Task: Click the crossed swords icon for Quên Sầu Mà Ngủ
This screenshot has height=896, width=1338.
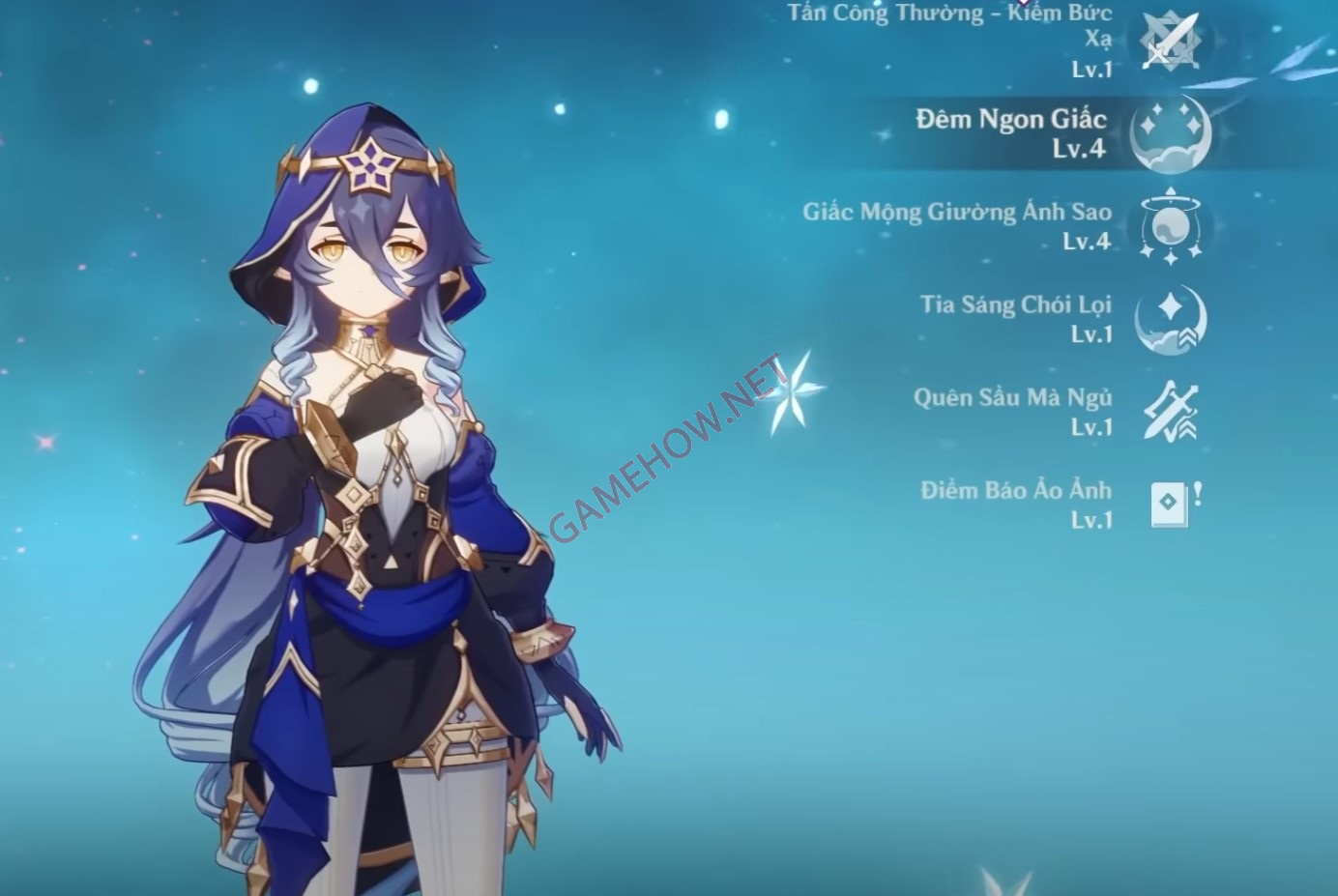Action: [1173, 409]
